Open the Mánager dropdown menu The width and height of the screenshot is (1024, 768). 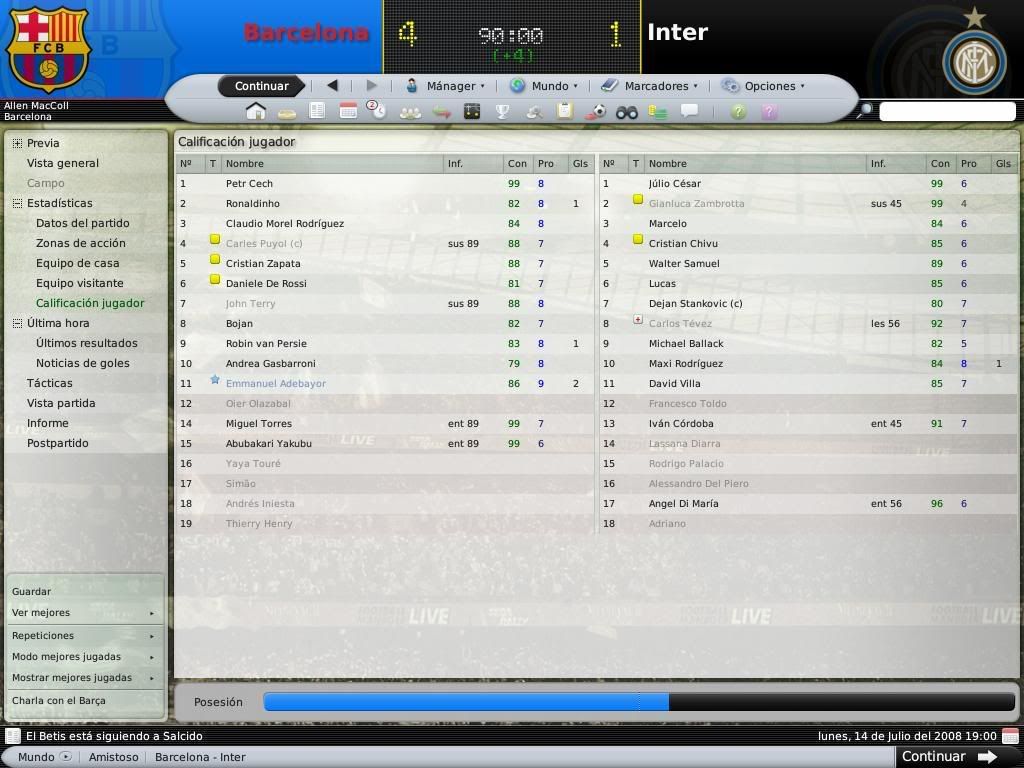click(445, 86)
